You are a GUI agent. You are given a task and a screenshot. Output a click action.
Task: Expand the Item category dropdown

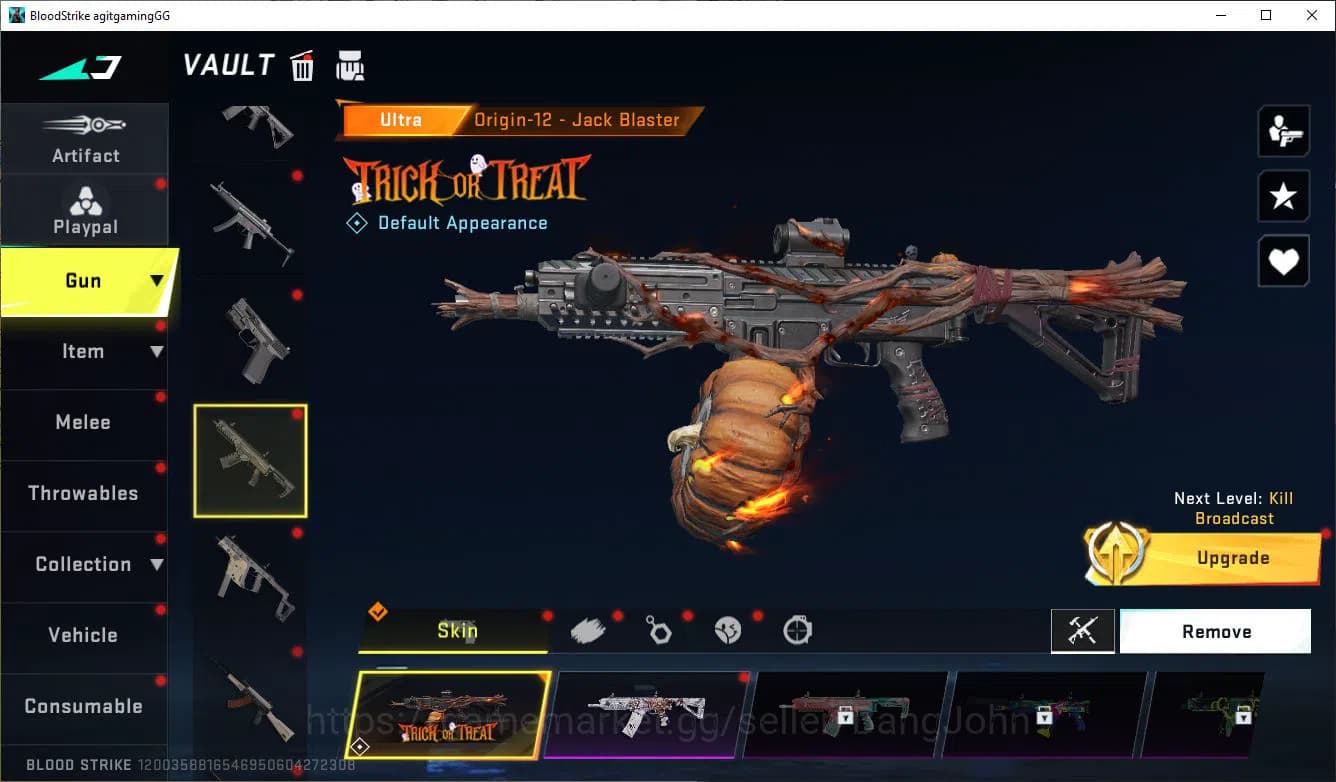(x=157, y=352)
